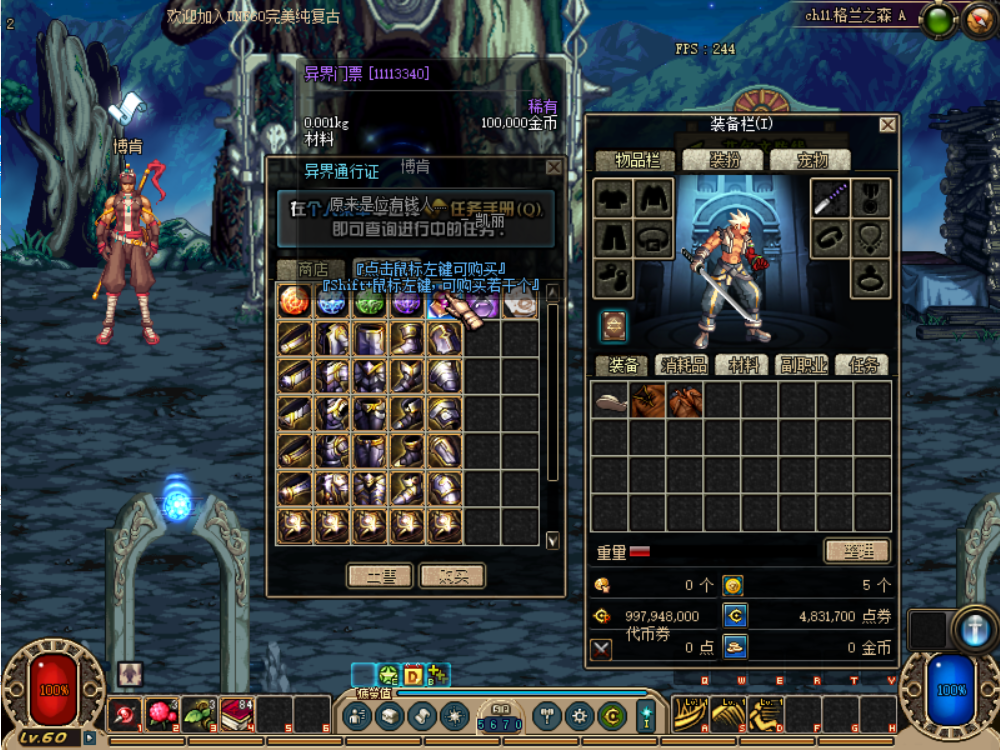This screenshot has width=1000, height=750.
Task: Click the 整理 sort button
Action: click(856, 550)
